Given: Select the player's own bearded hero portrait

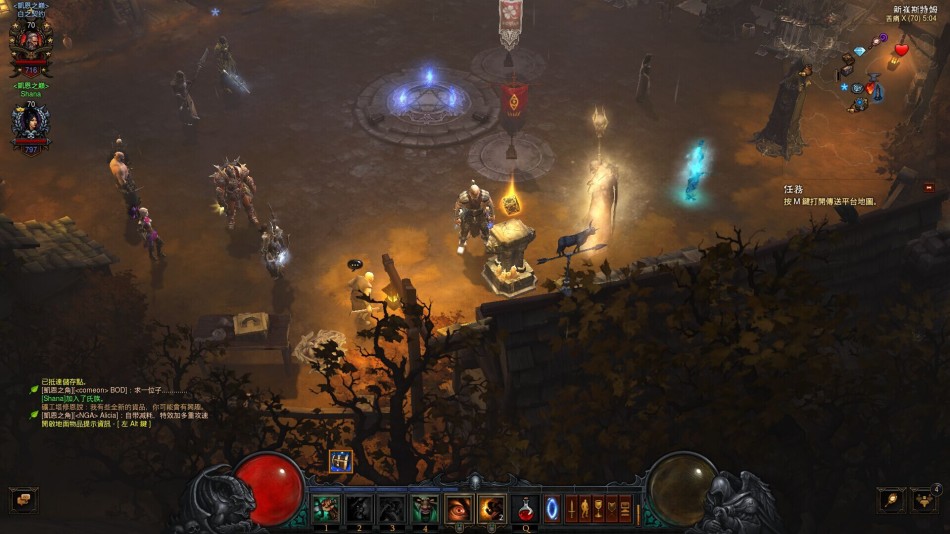Looking at the screenshot, I should pos(30,44).
